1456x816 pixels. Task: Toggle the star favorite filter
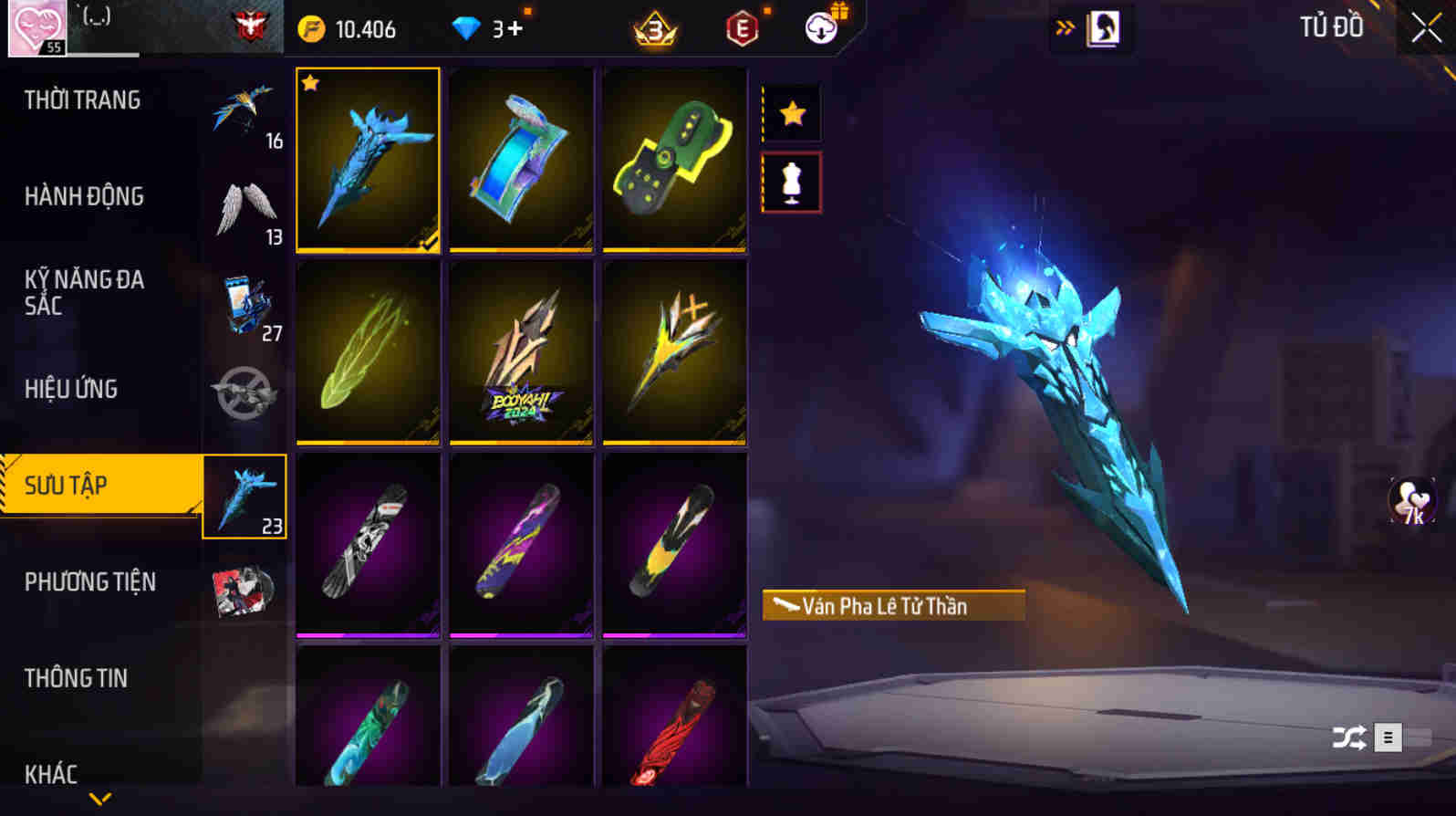tap(790, 113)
